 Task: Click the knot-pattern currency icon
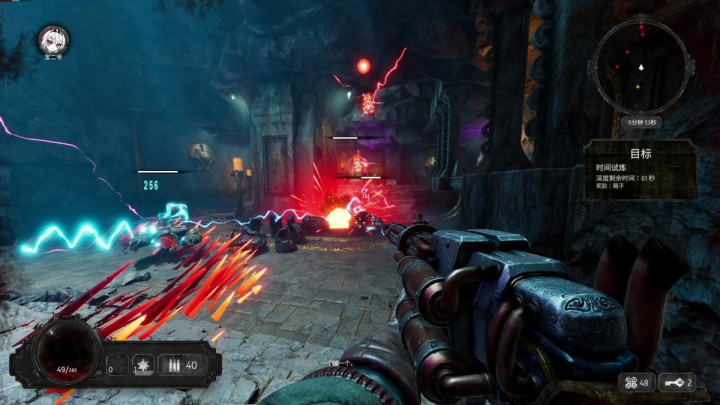(x=628, y=383)
